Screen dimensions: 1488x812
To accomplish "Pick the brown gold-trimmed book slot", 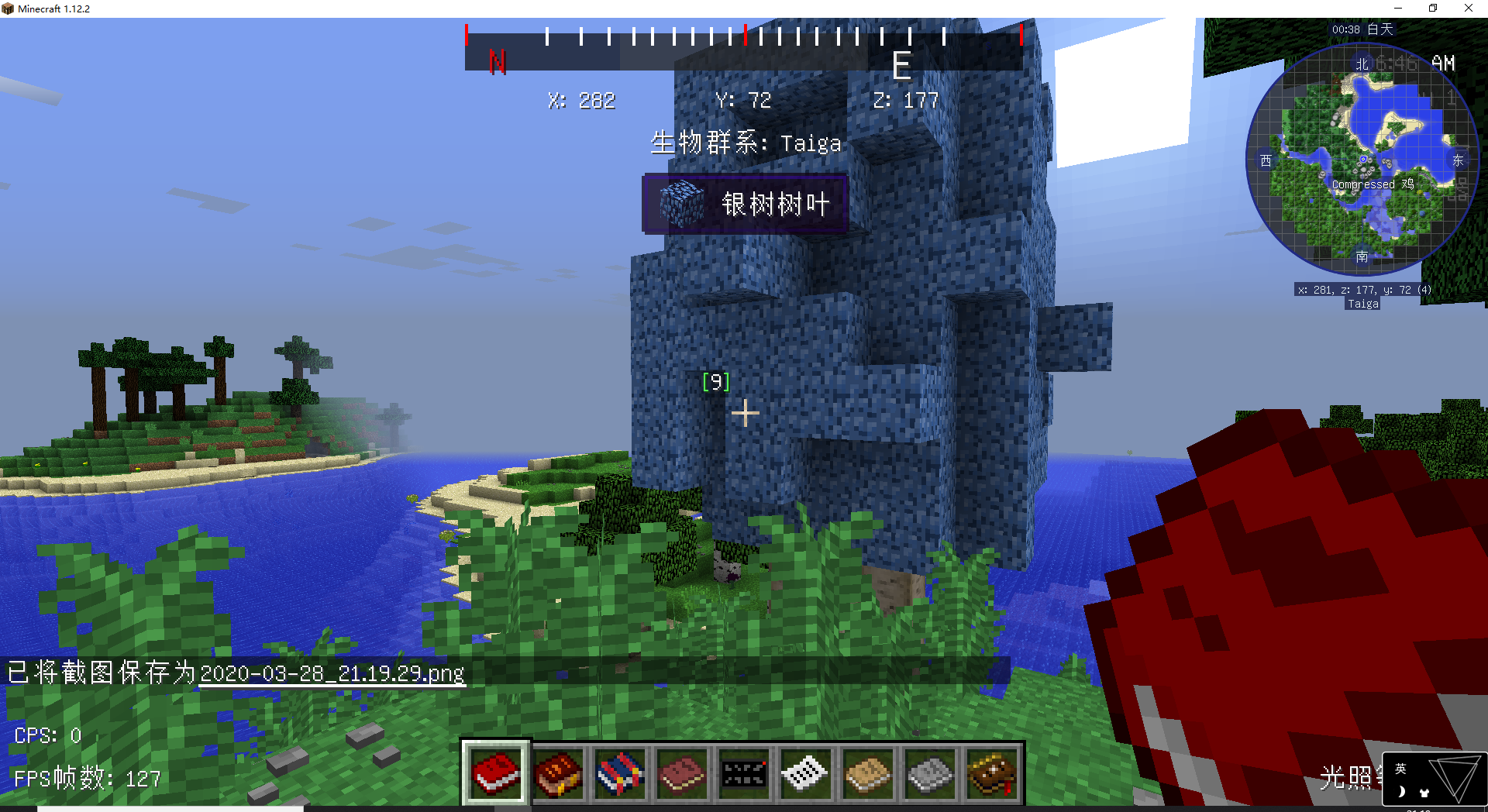I will pos(992,773).
